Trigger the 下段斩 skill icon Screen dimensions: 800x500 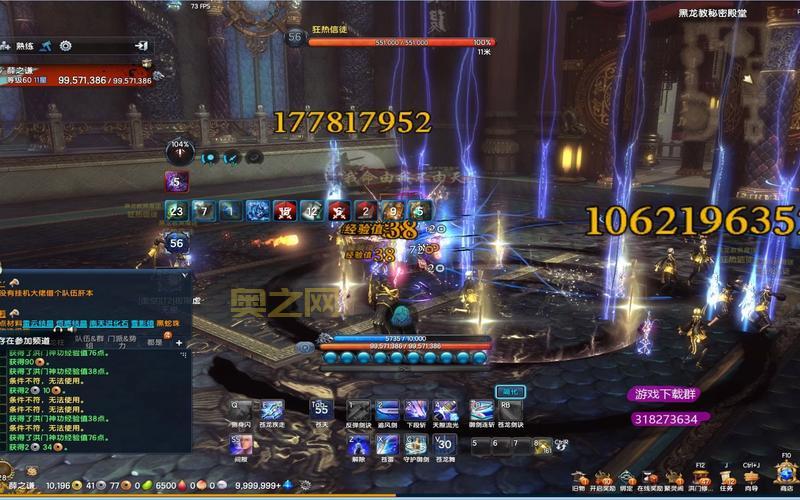416,410
